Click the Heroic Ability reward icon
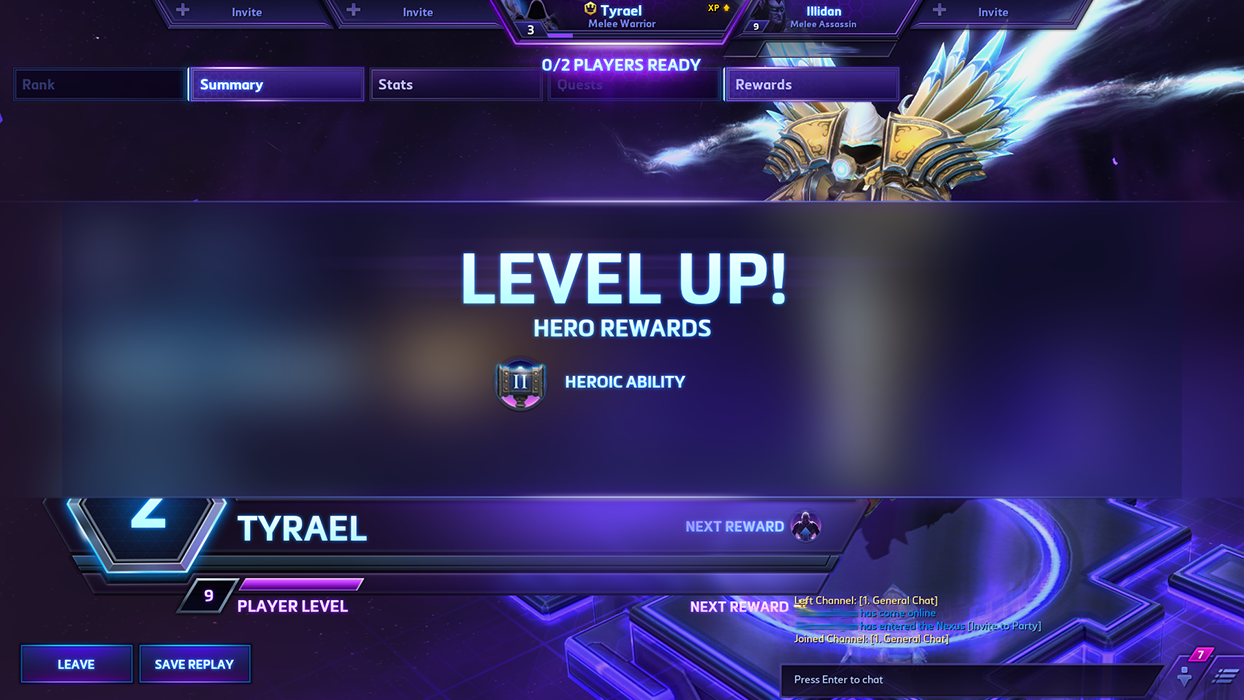 point(520,383)
